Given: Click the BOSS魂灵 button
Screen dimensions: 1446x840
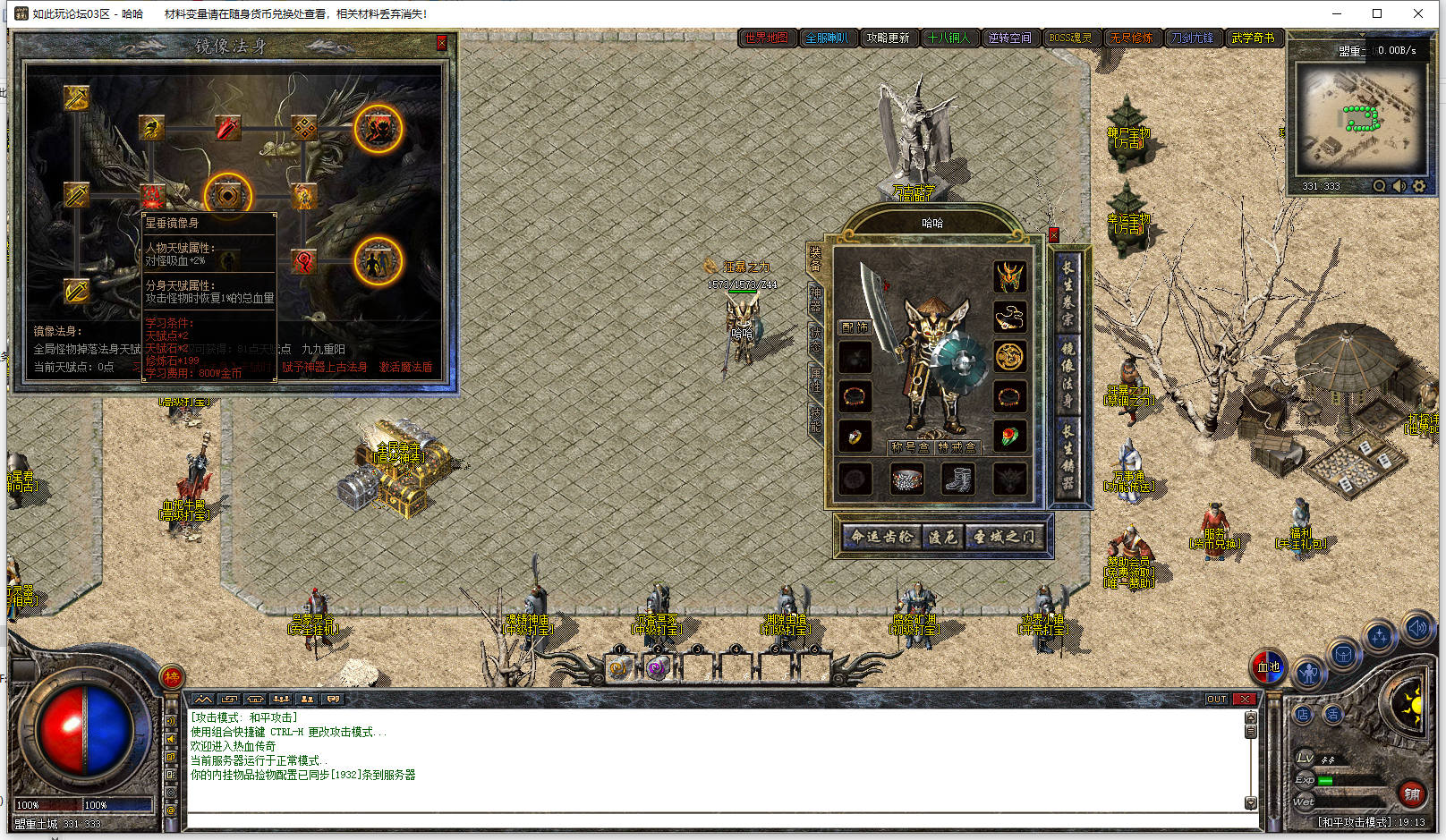Looking at the screenshot, I should click(1070, 38).
